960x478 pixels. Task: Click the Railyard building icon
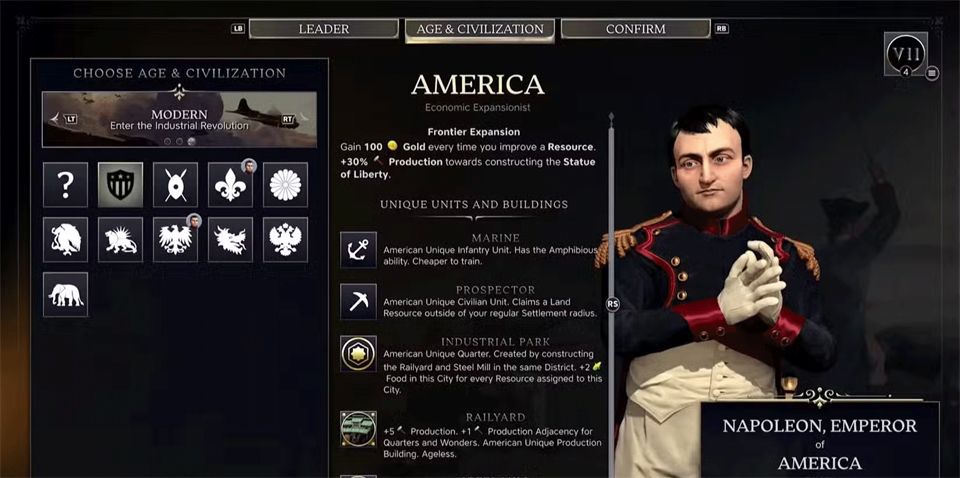coord(358,428)
